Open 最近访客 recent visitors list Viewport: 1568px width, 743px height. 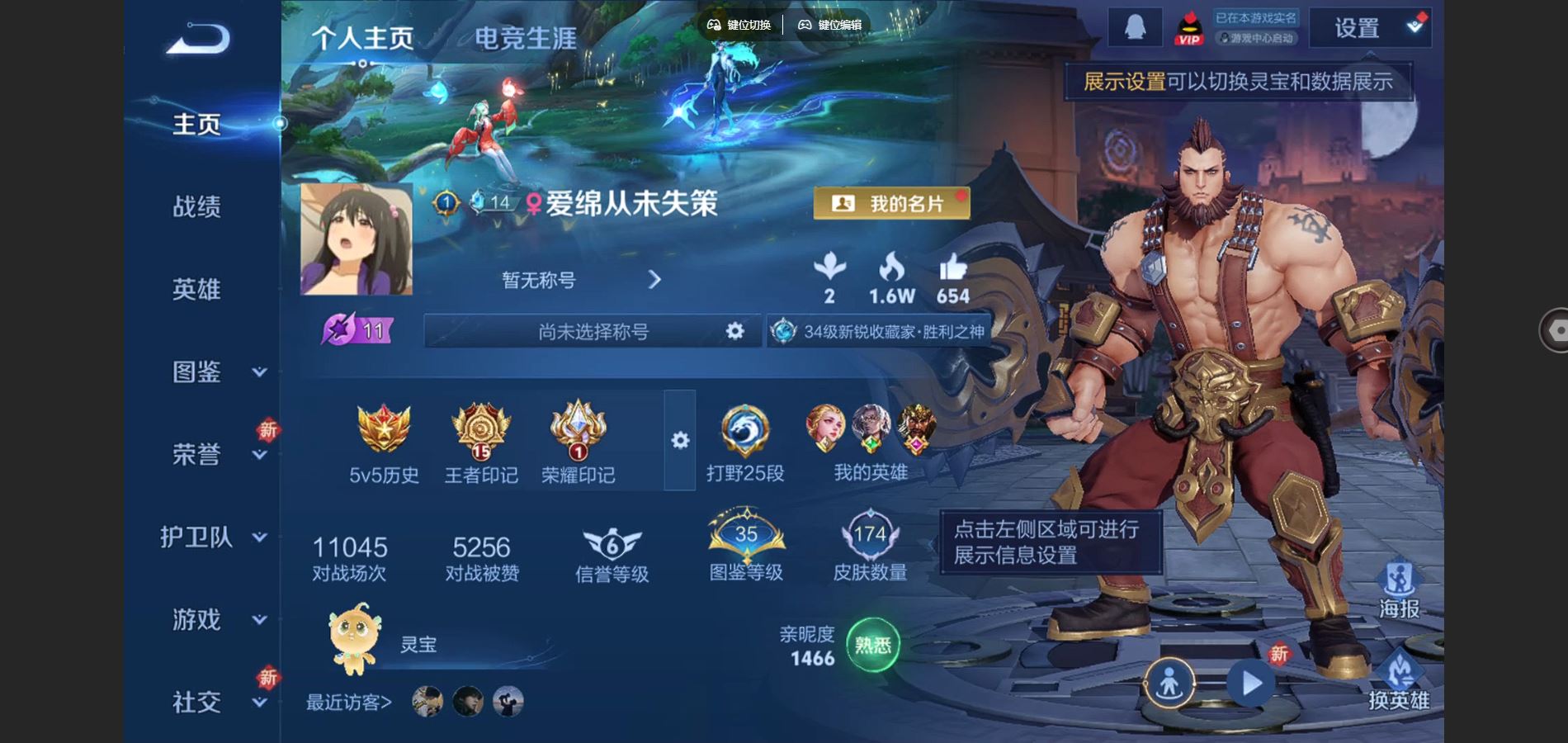(349, 702)
